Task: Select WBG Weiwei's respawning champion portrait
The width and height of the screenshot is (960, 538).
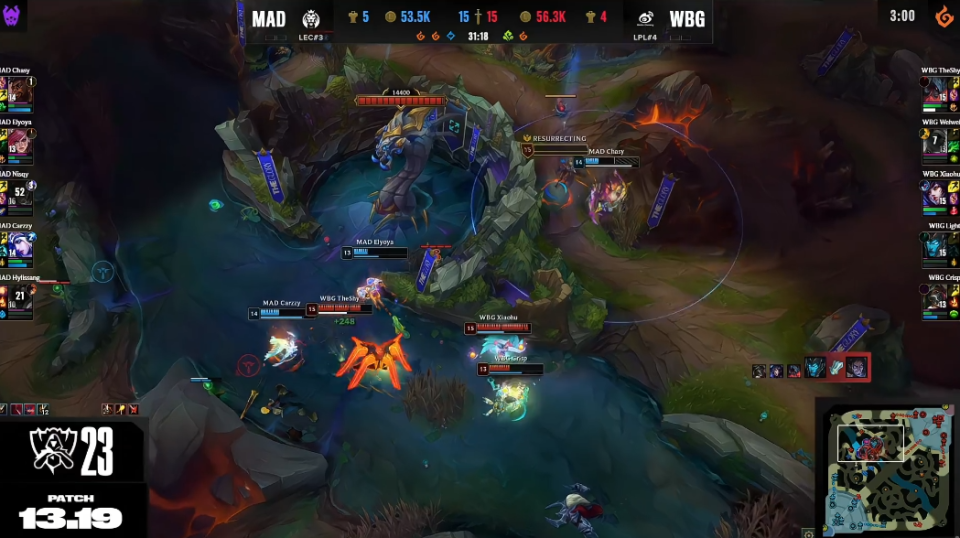Action: pos(935,144)
